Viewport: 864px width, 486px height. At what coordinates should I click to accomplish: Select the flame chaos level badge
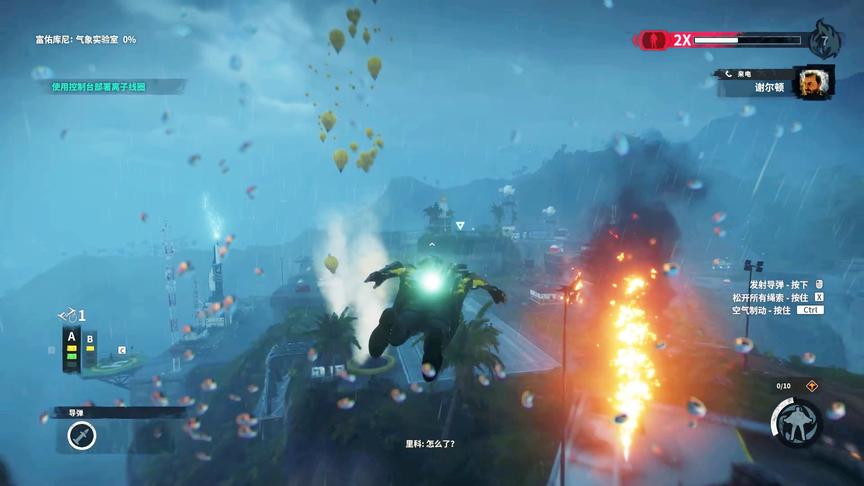825,38
